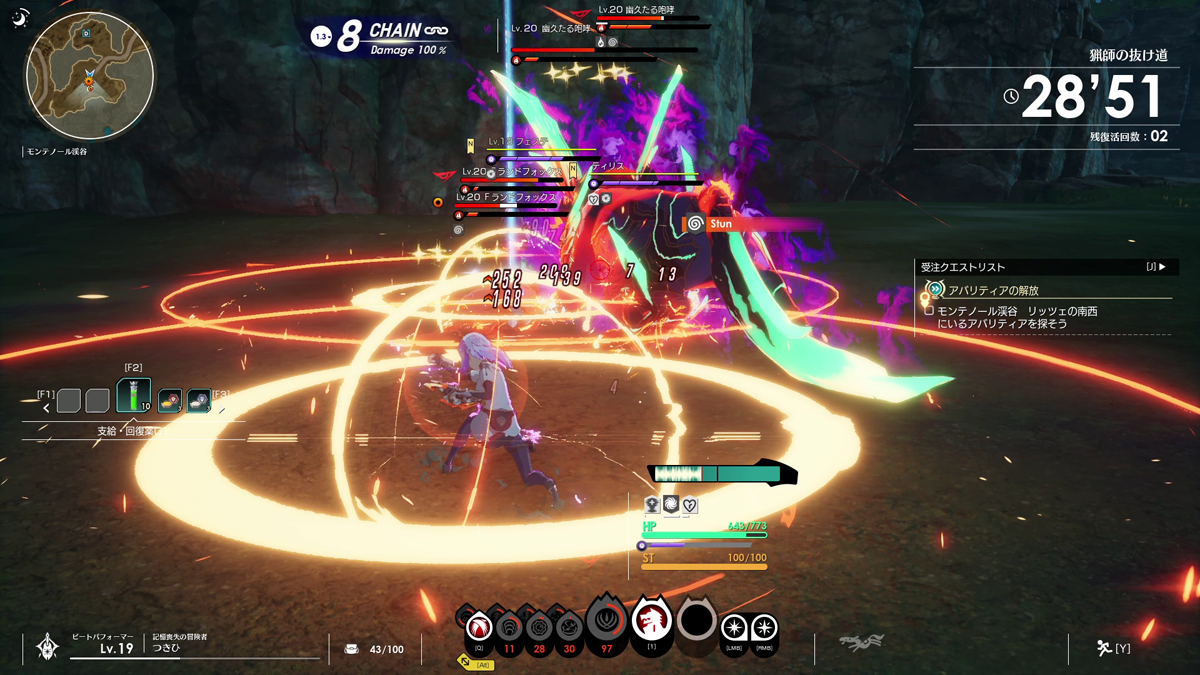This screenshot has width=1200, height=675.
Task: Click the large skill with 97 cooldown
Action: [x=606, y=622]
